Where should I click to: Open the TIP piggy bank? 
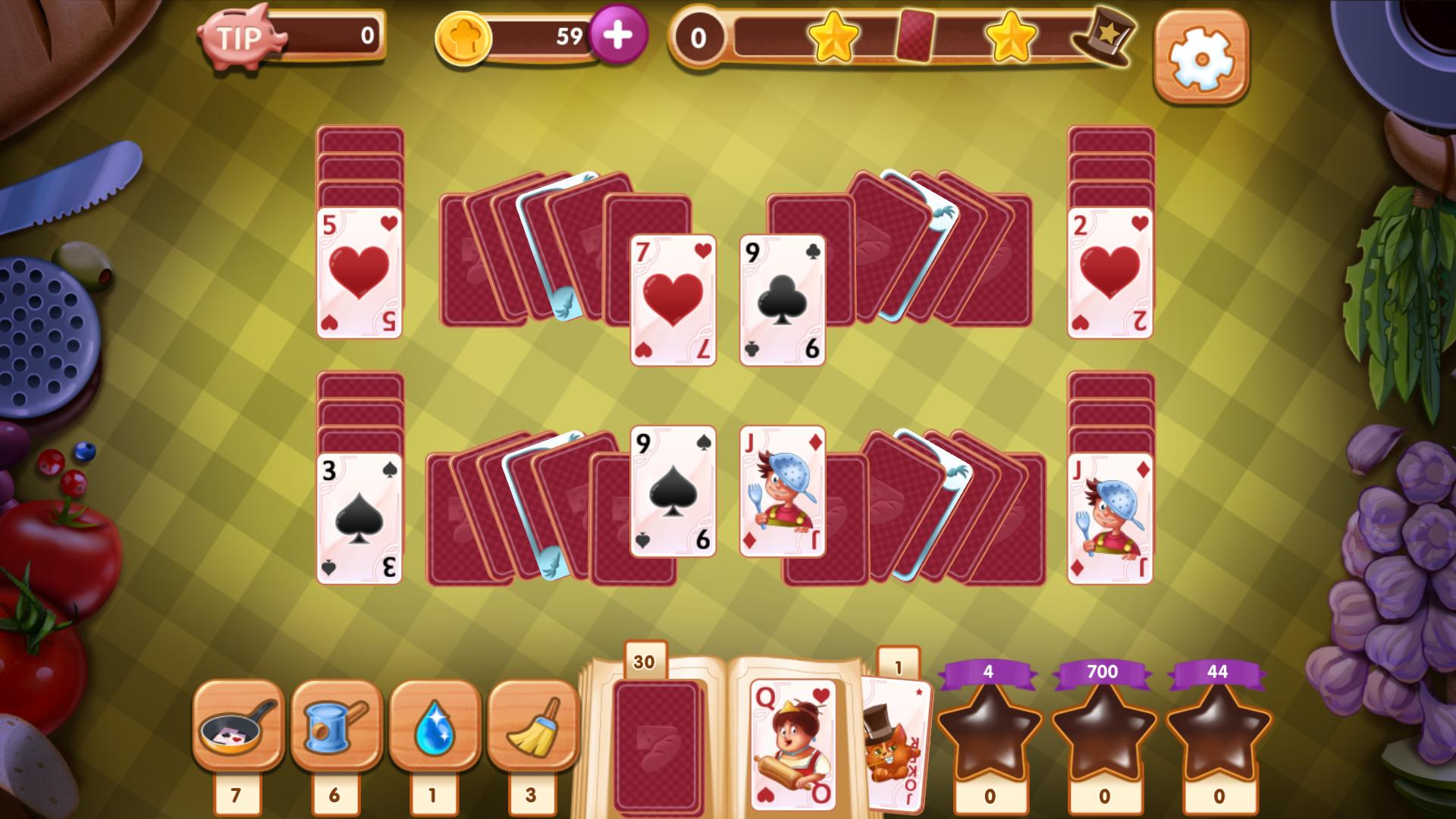click(240, 34)
